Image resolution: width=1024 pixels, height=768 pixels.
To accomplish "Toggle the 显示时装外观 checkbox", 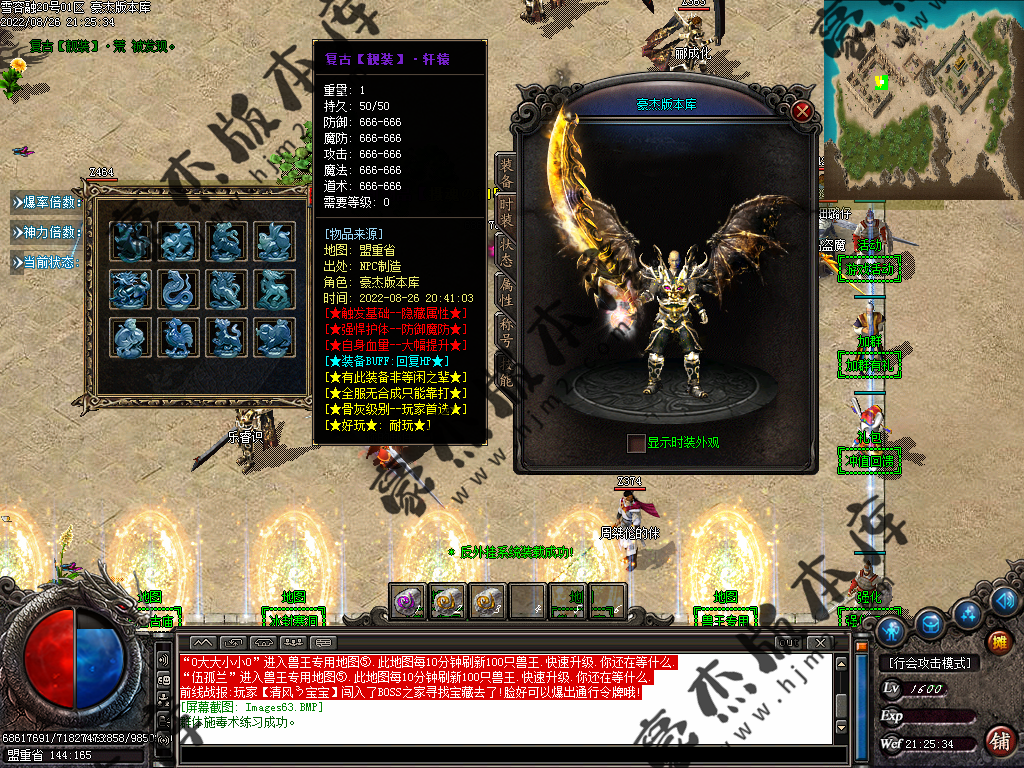I will coord(636,442).
